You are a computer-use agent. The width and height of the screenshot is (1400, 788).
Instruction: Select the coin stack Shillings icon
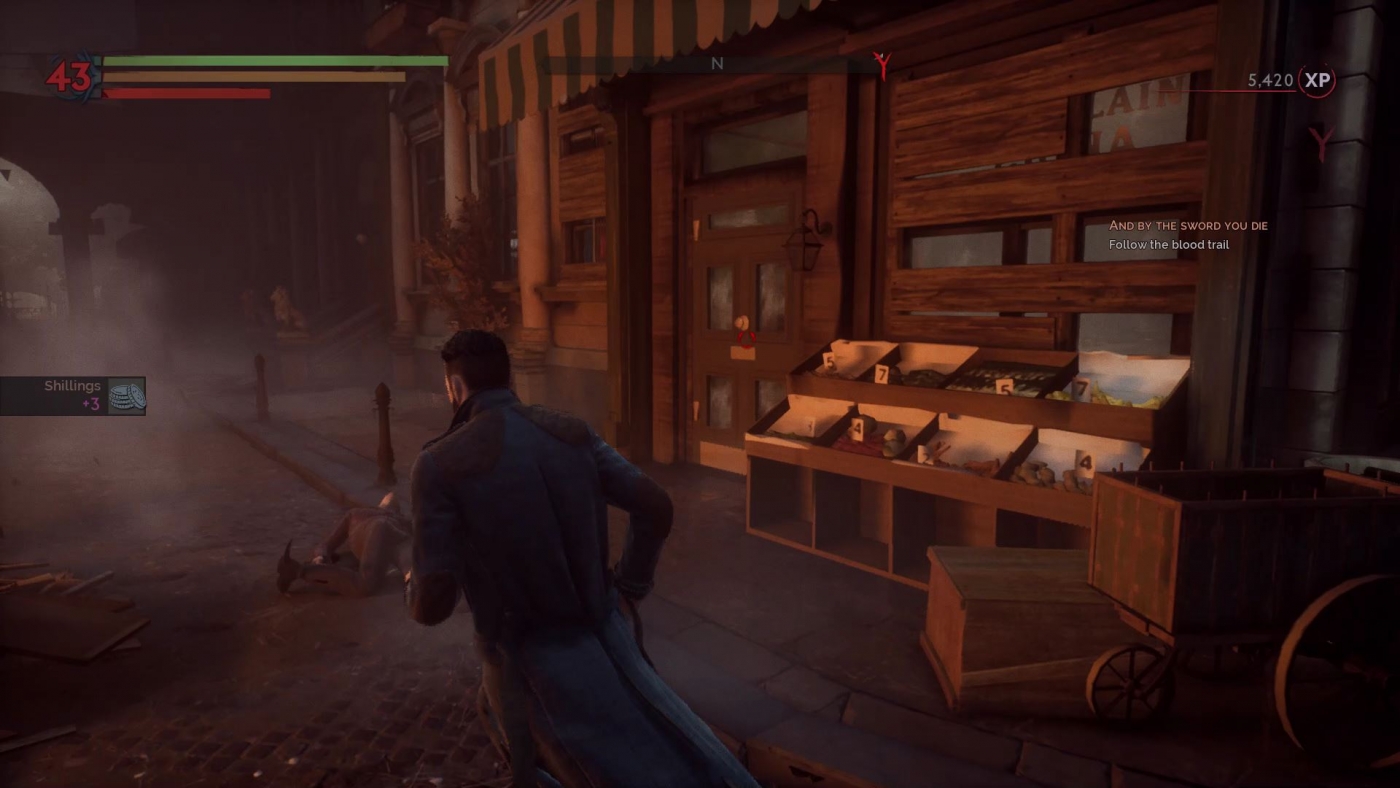point(127,394)
